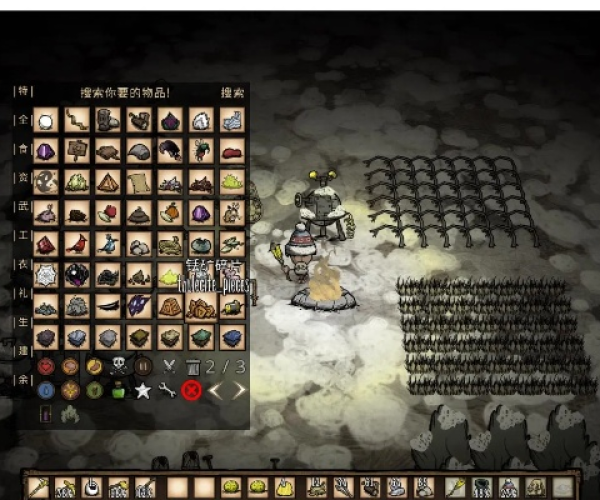Go to the previous item page arrow

216,390
